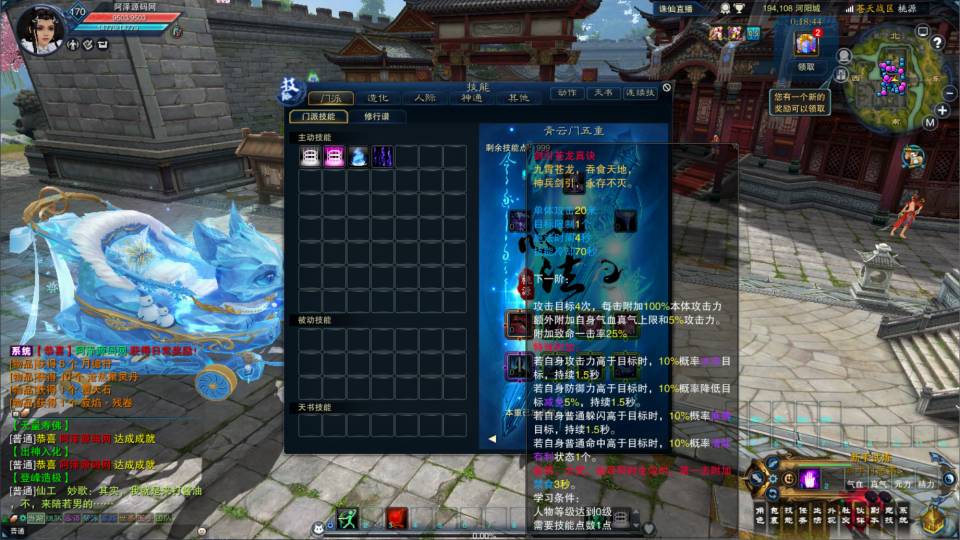Viewport: 960px width, 540px height.
Task: Claim the reward gift box icon
Action: pos(806,45)
